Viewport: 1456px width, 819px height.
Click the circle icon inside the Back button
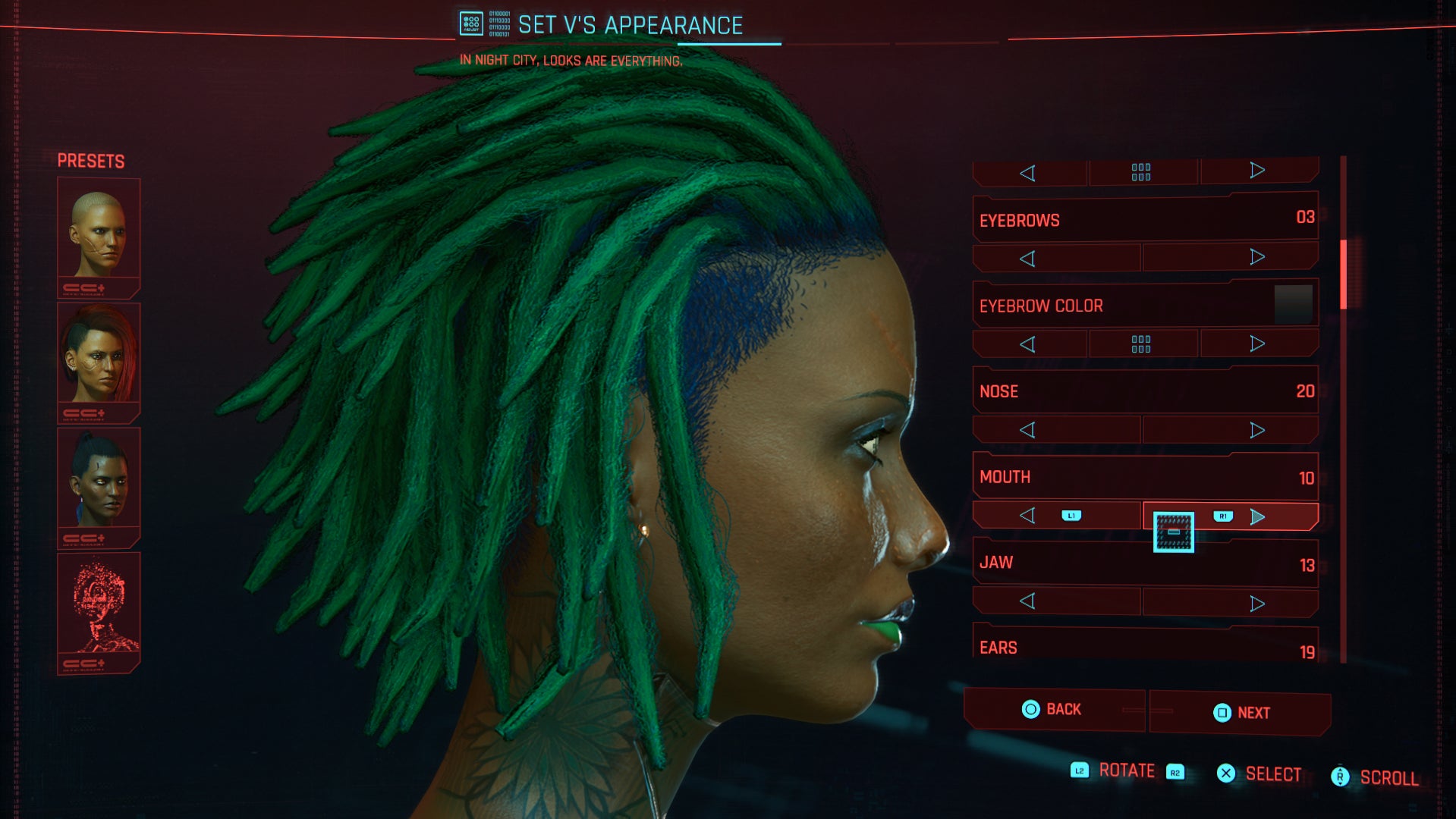[x=1030, y=709]
